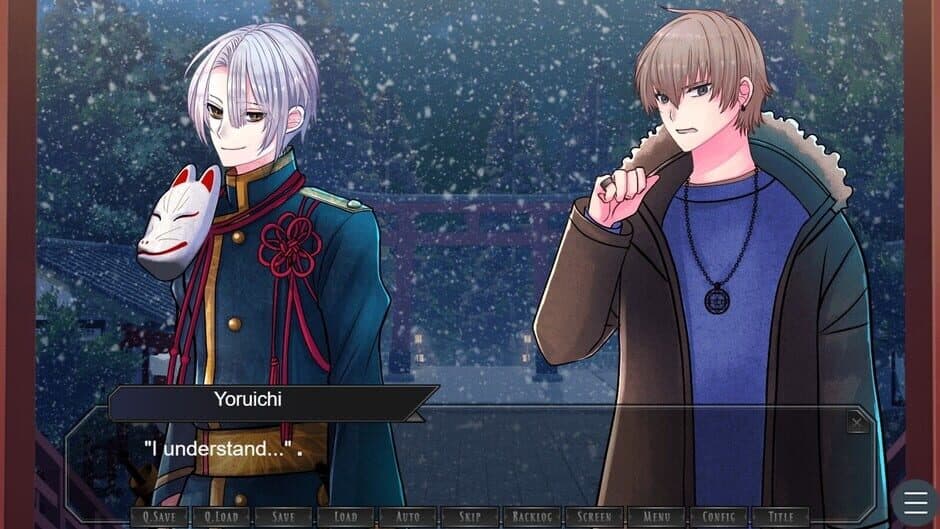Open the Save screen
940x529 pixels.
pyautogui.click(x=283, y=517)
